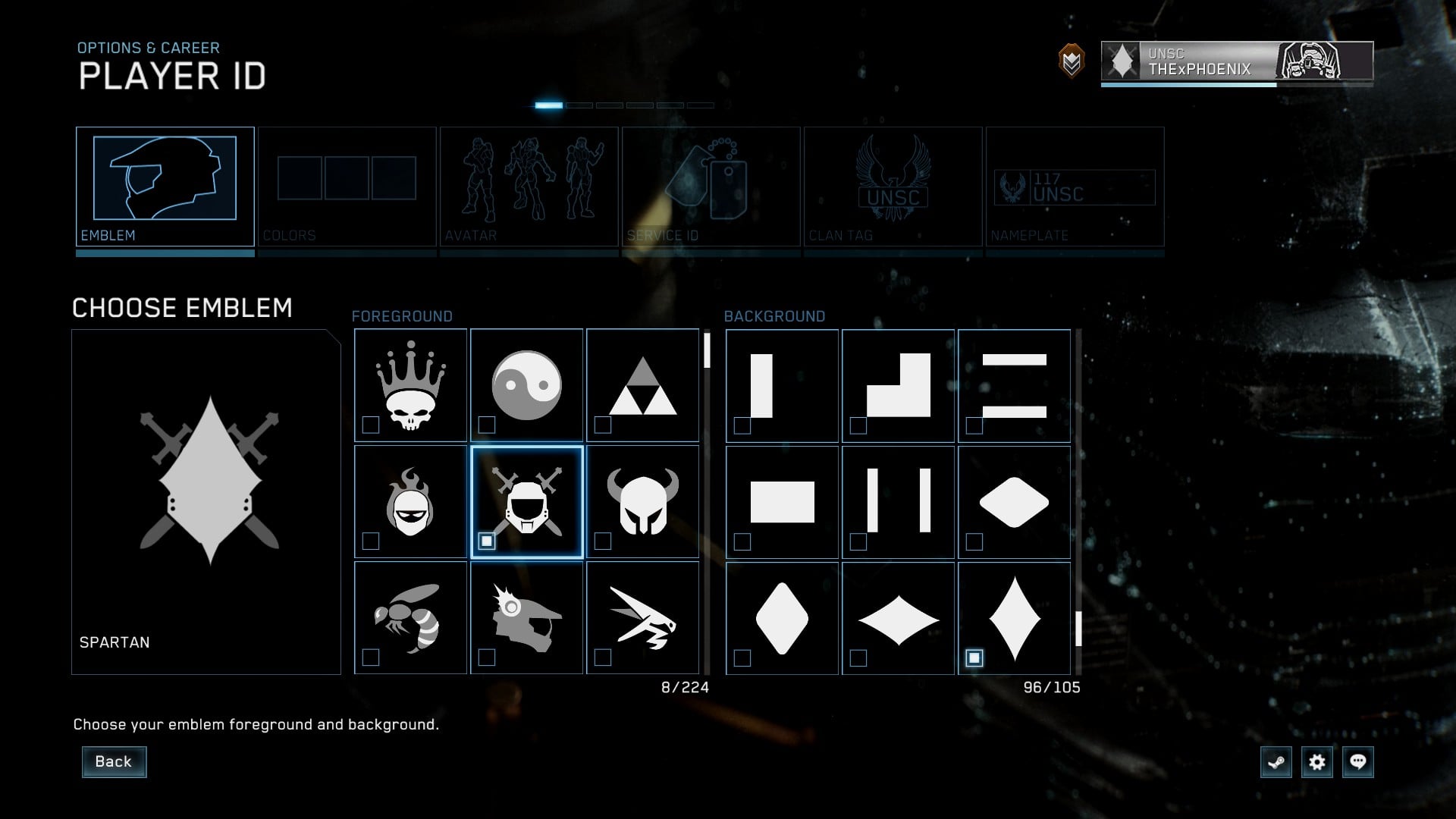Switch to the Colors tab

[x=347, y=187]
